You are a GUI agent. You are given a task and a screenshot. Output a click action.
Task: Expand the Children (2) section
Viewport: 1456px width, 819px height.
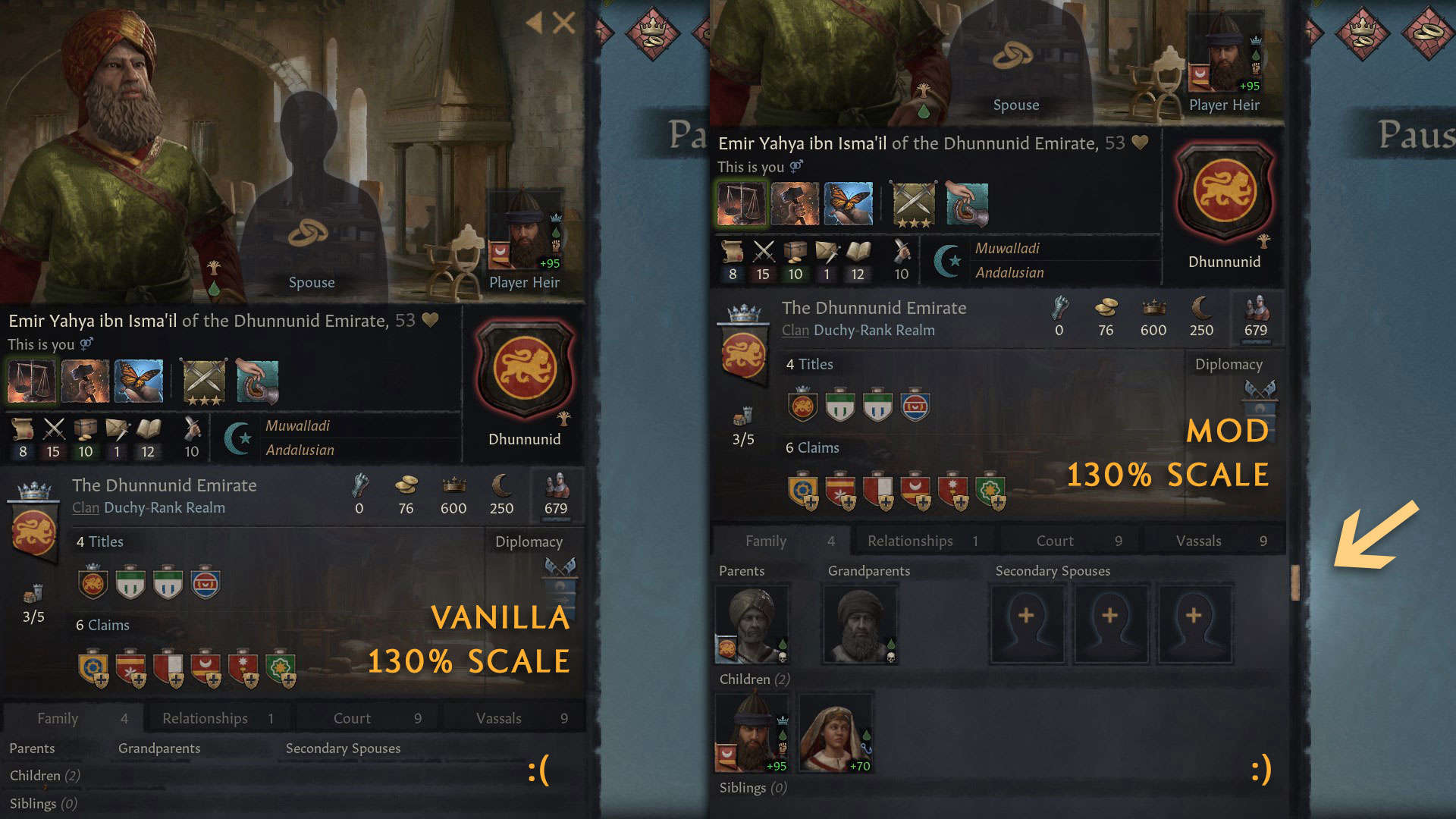coord(753,679)
